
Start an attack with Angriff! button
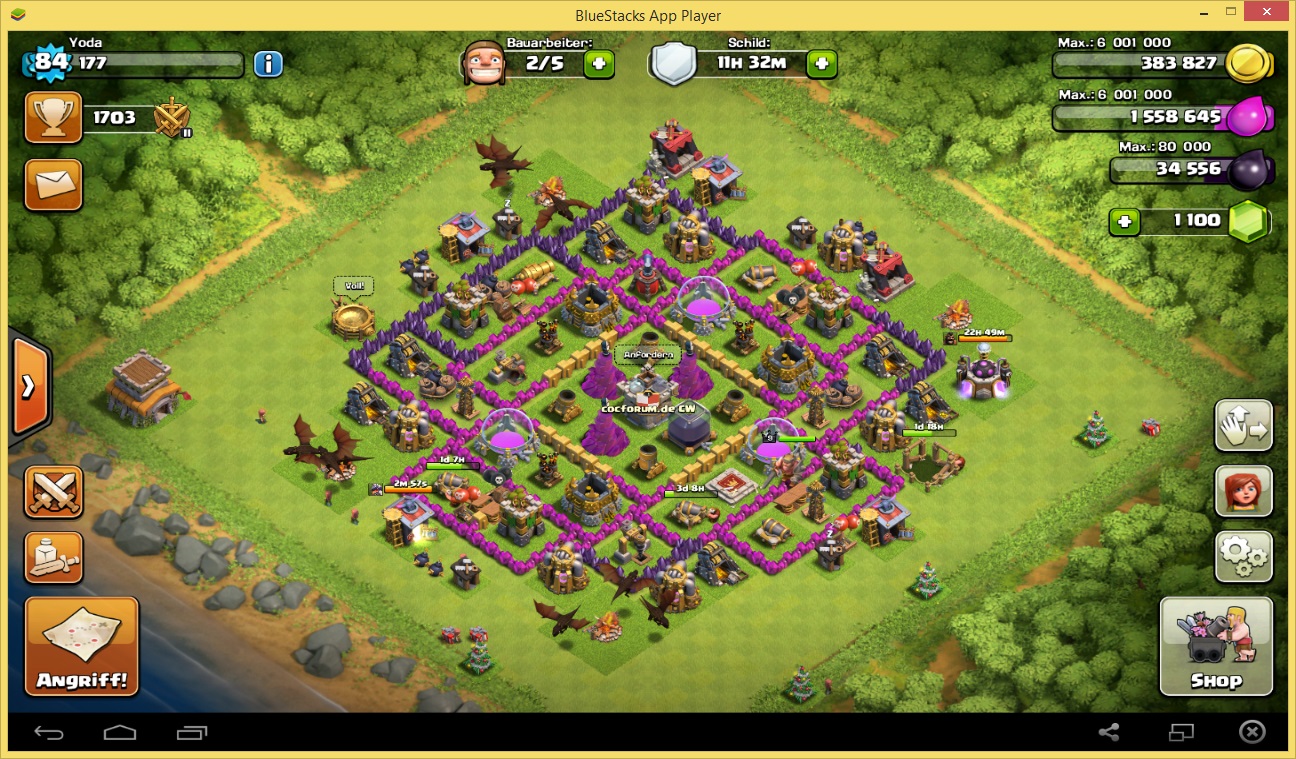[x=82, y=647]
